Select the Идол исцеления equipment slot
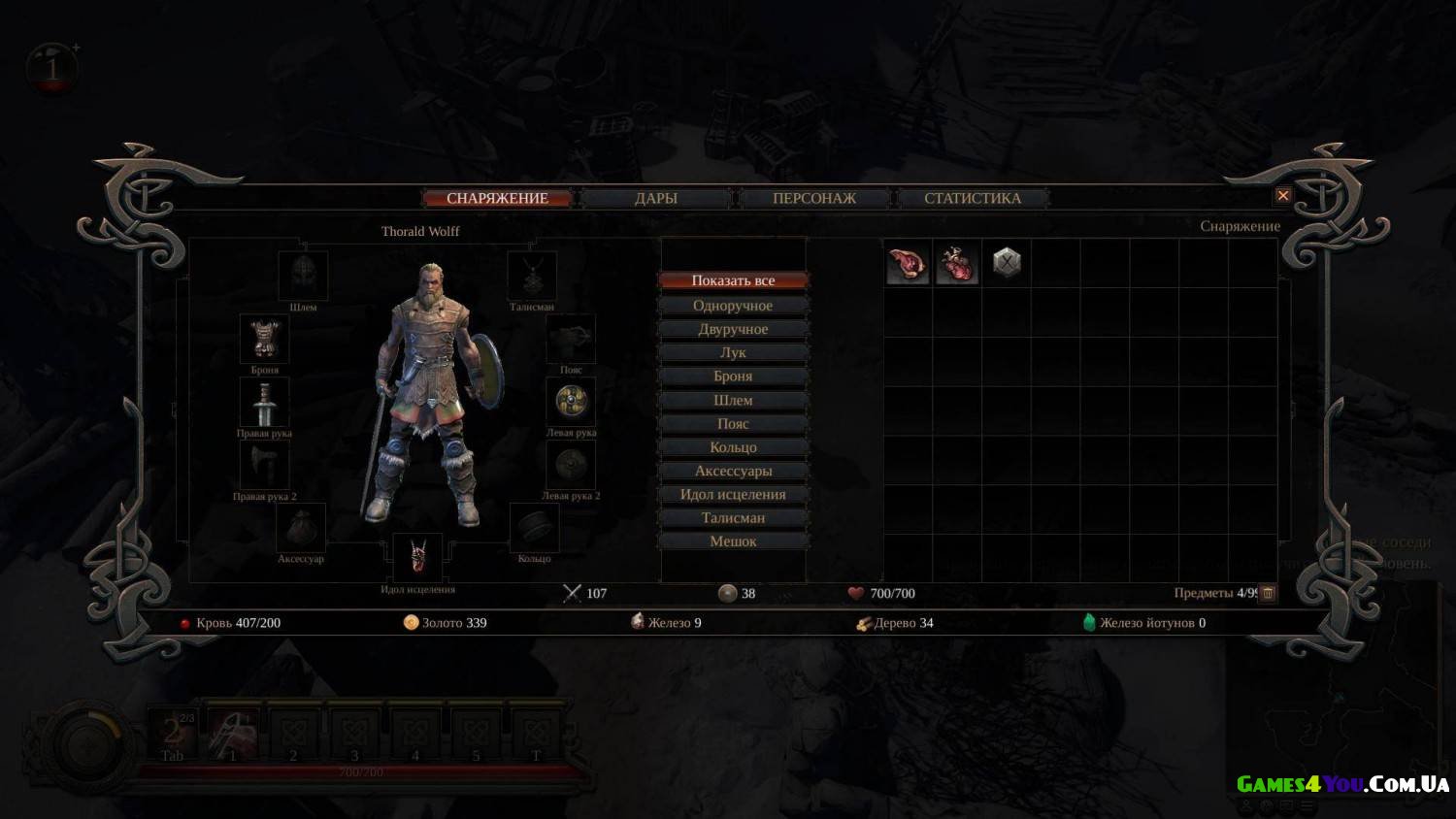Image resolution: width=1456 pixels, height=819 pixels. (417, 557)
